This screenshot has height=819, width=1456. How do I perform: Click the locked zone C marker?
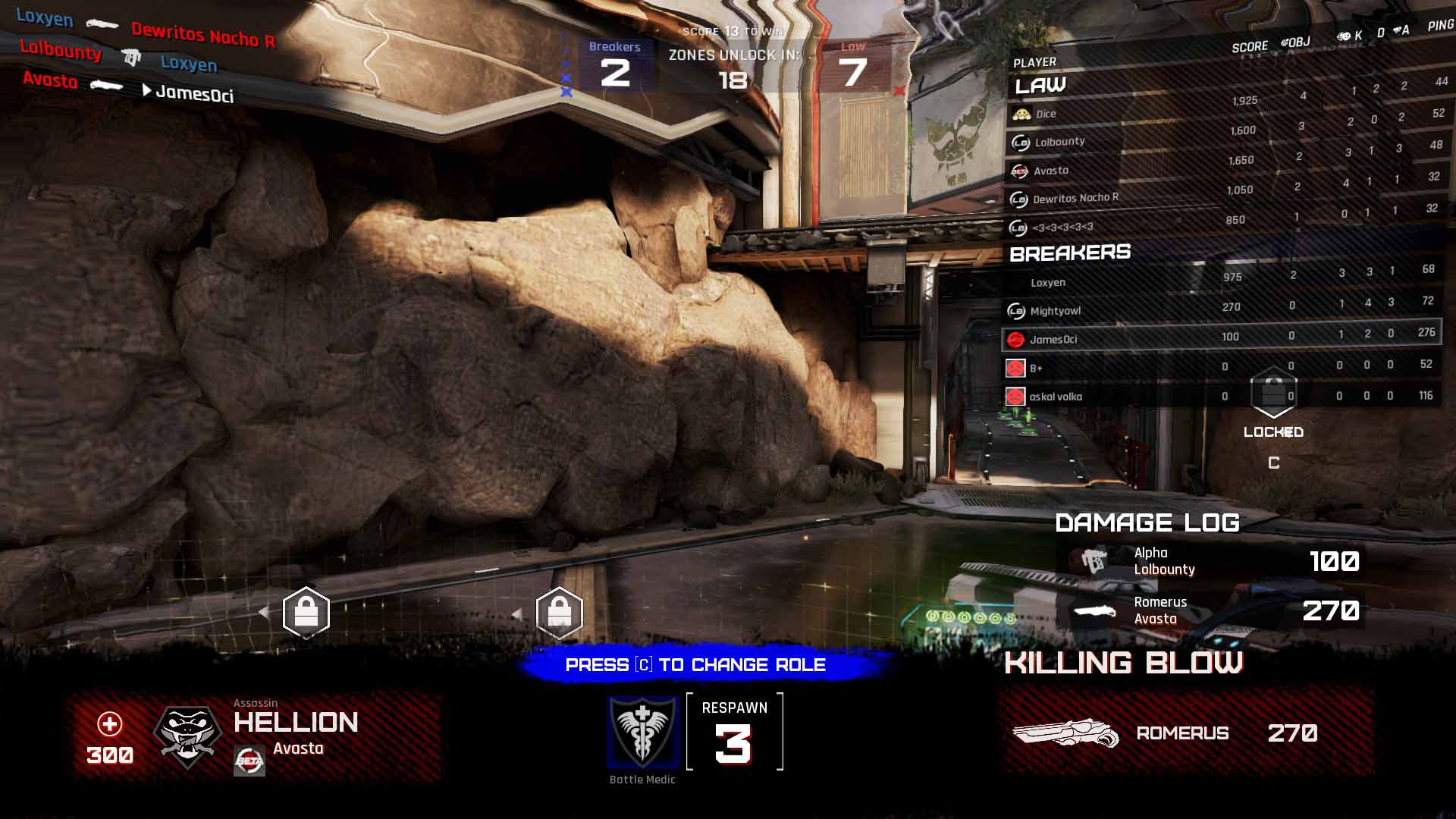1273,394
